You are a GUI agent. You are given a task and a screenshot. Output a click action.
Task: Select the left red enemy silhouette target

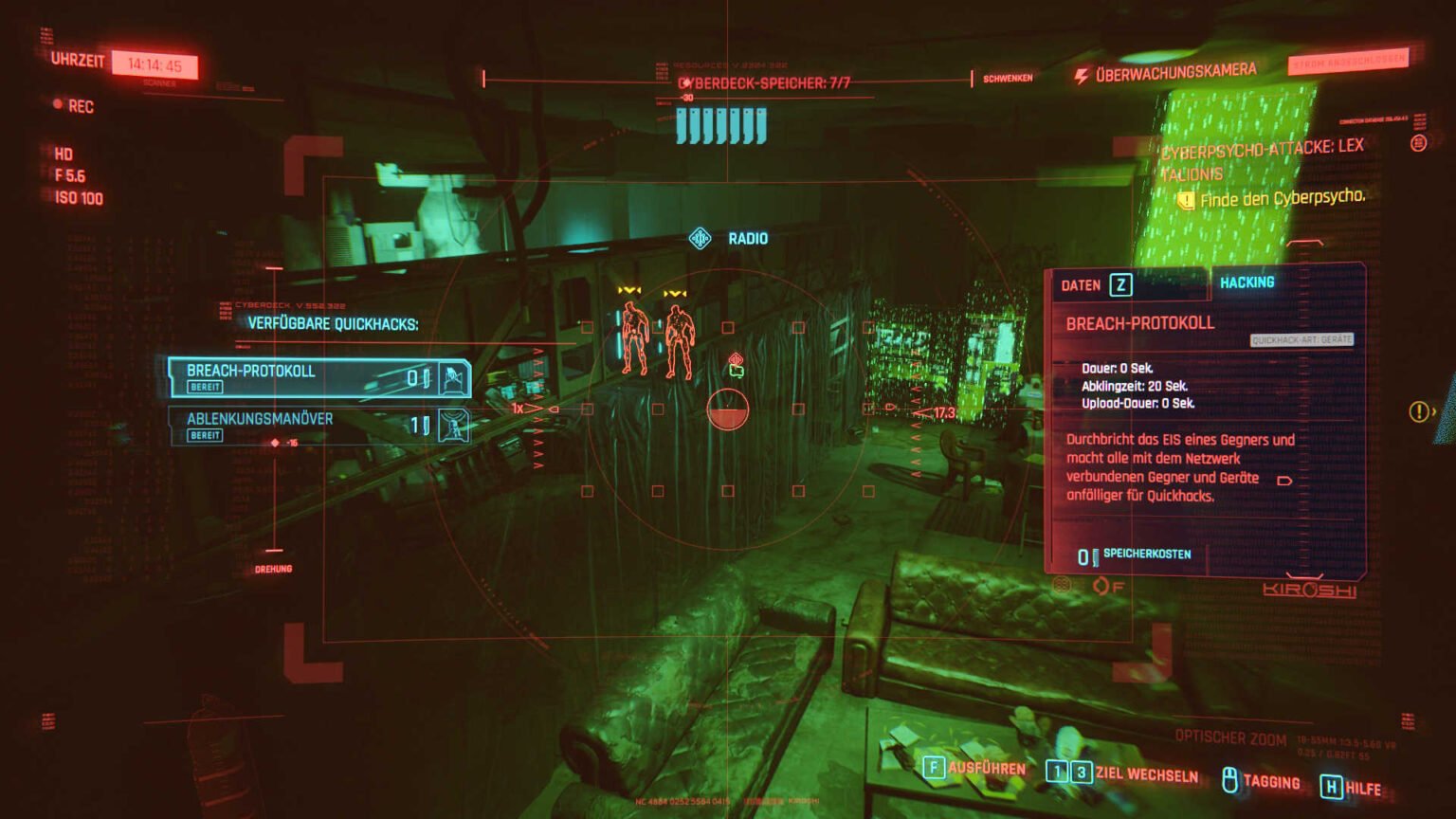point(636,337)
